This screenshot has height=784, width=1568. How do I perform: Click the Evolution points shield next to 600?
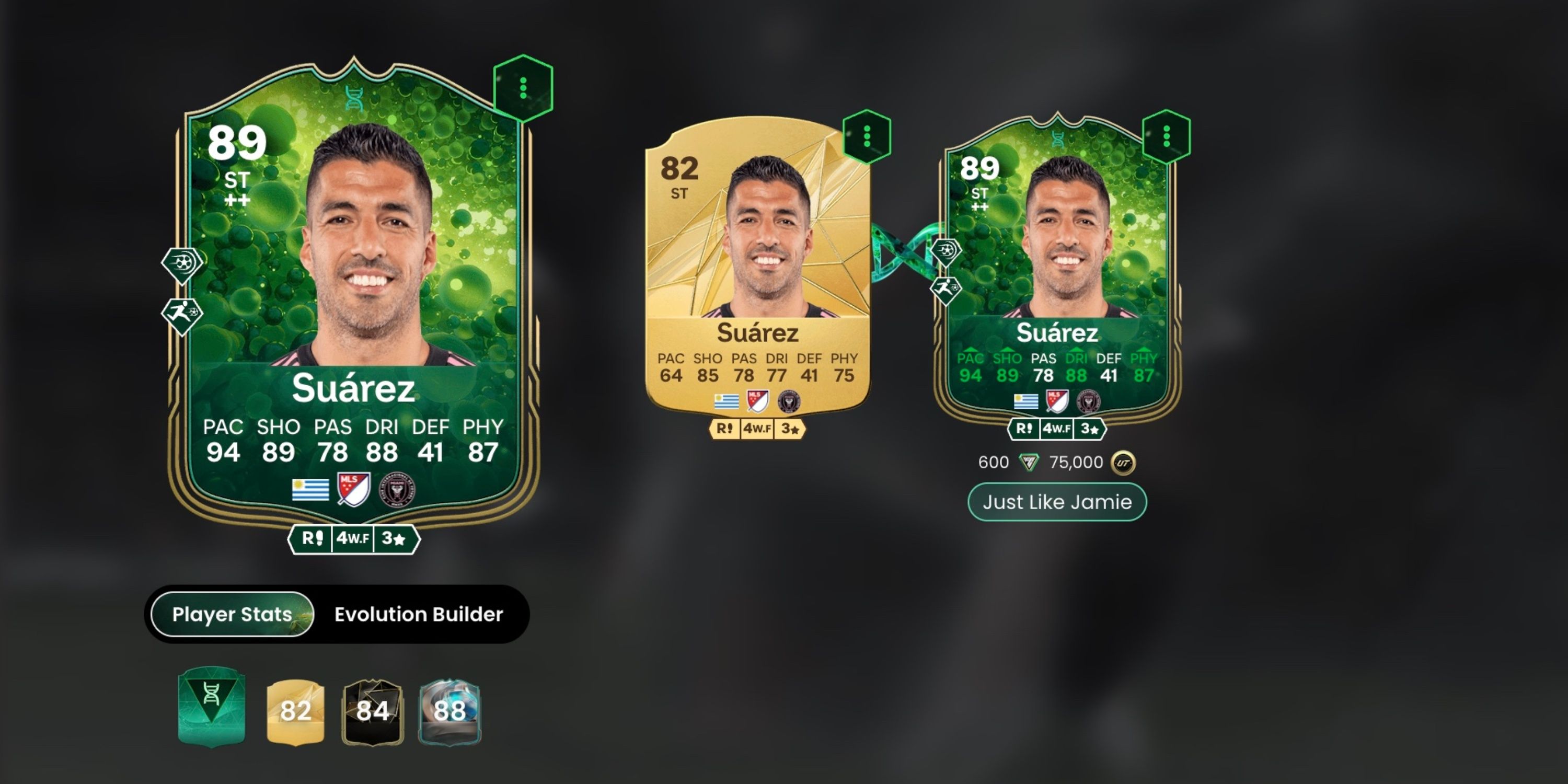point(1029,463)
